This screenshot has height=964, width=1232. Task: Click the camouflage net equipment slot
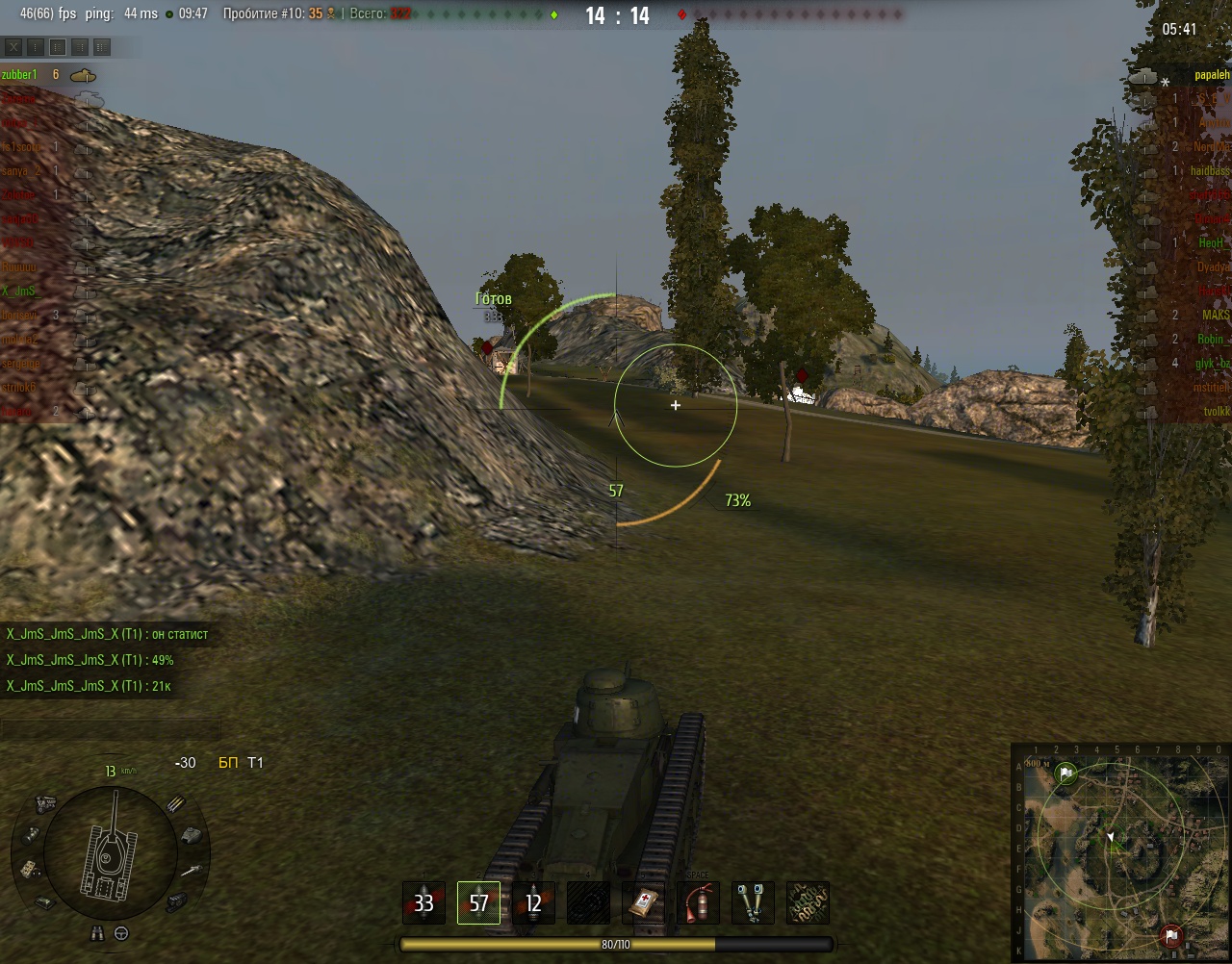point(808,903)
